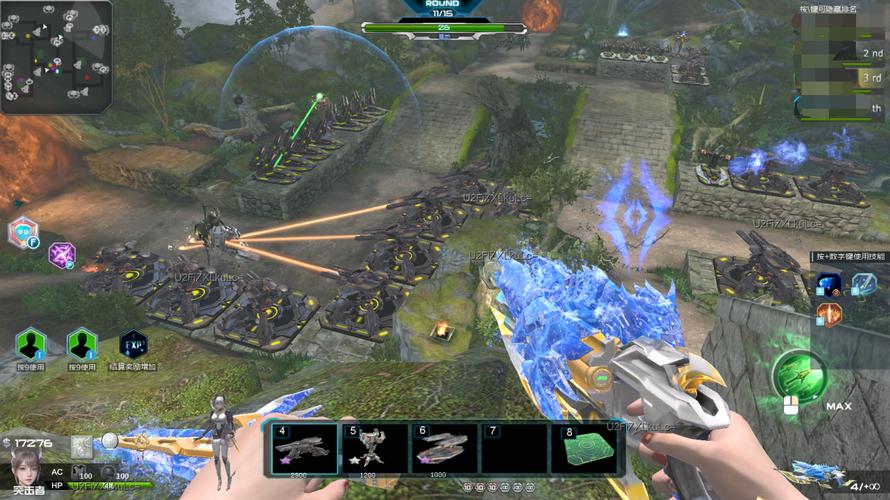
Task: Activate the pink hexagon F skill icon
Action: 23,233
